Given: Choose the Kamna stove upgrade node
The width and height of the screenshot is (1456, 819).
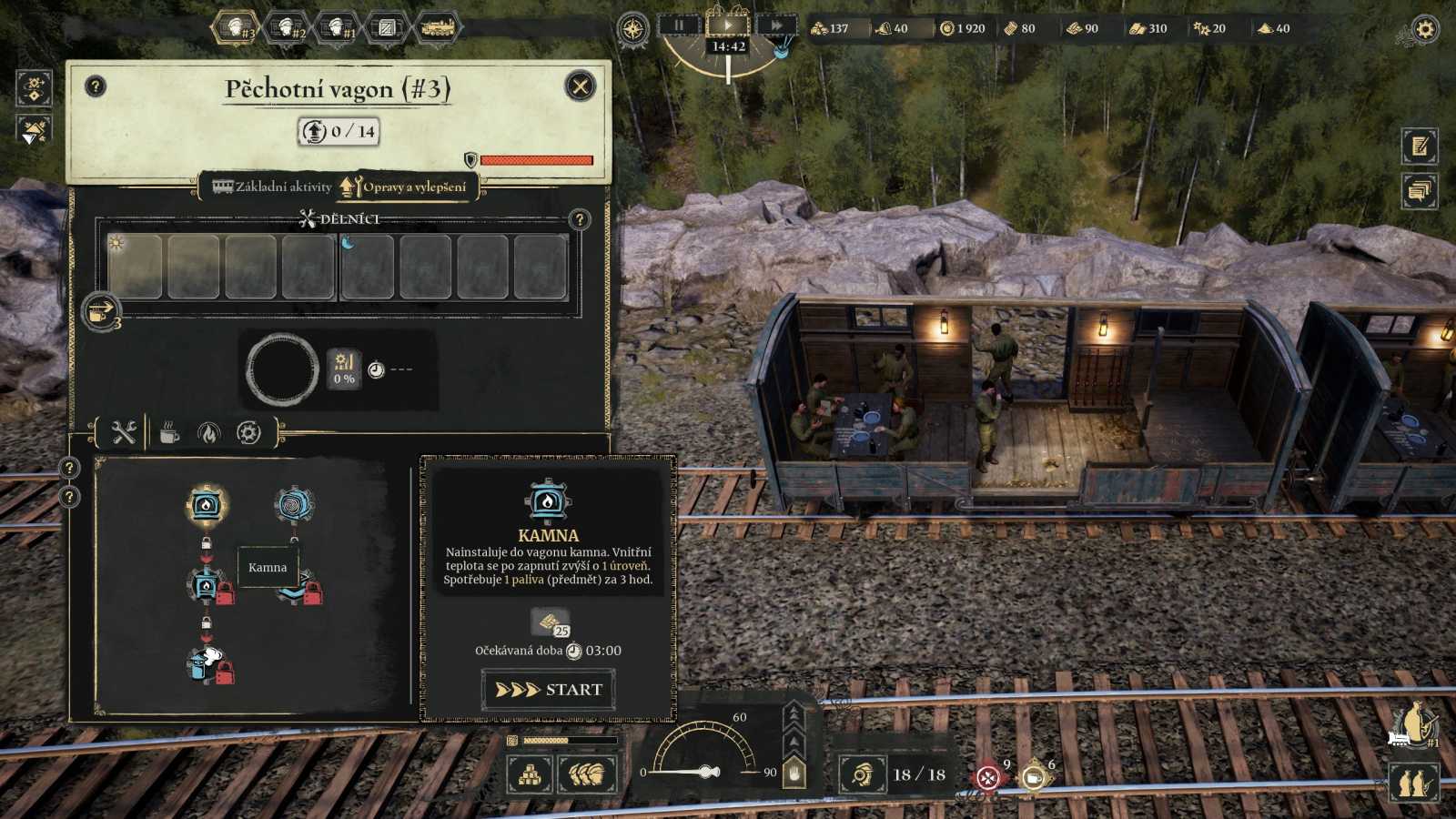Looking at the screenshot, I should pos(207,504).
